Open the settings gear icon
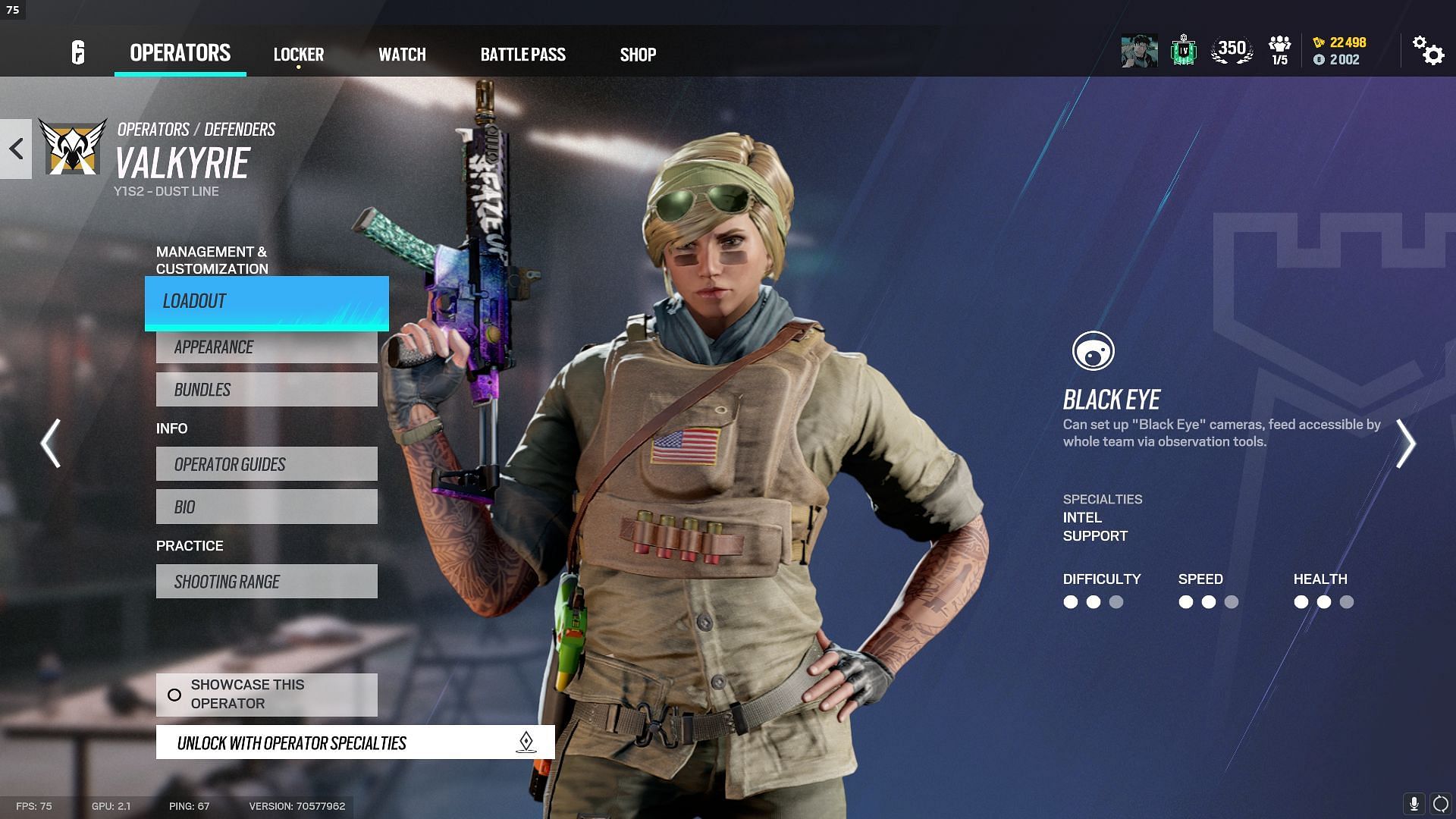The image size is (1456, 819). point(1428,52)
